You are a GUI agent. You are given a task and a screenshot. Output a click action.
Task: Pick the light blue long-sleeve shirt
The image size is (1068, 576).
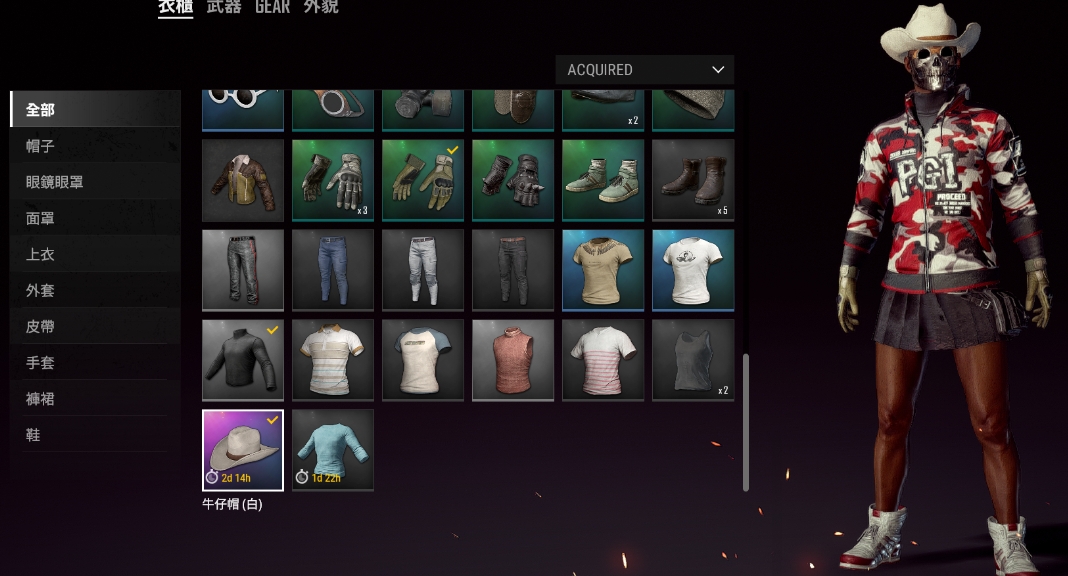(333, 449)
